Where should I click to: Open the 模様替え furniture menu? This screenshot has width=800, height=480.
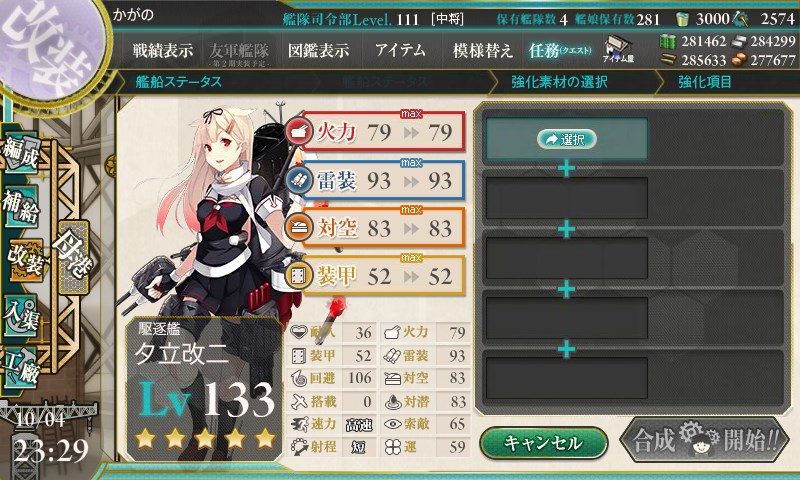482,50
